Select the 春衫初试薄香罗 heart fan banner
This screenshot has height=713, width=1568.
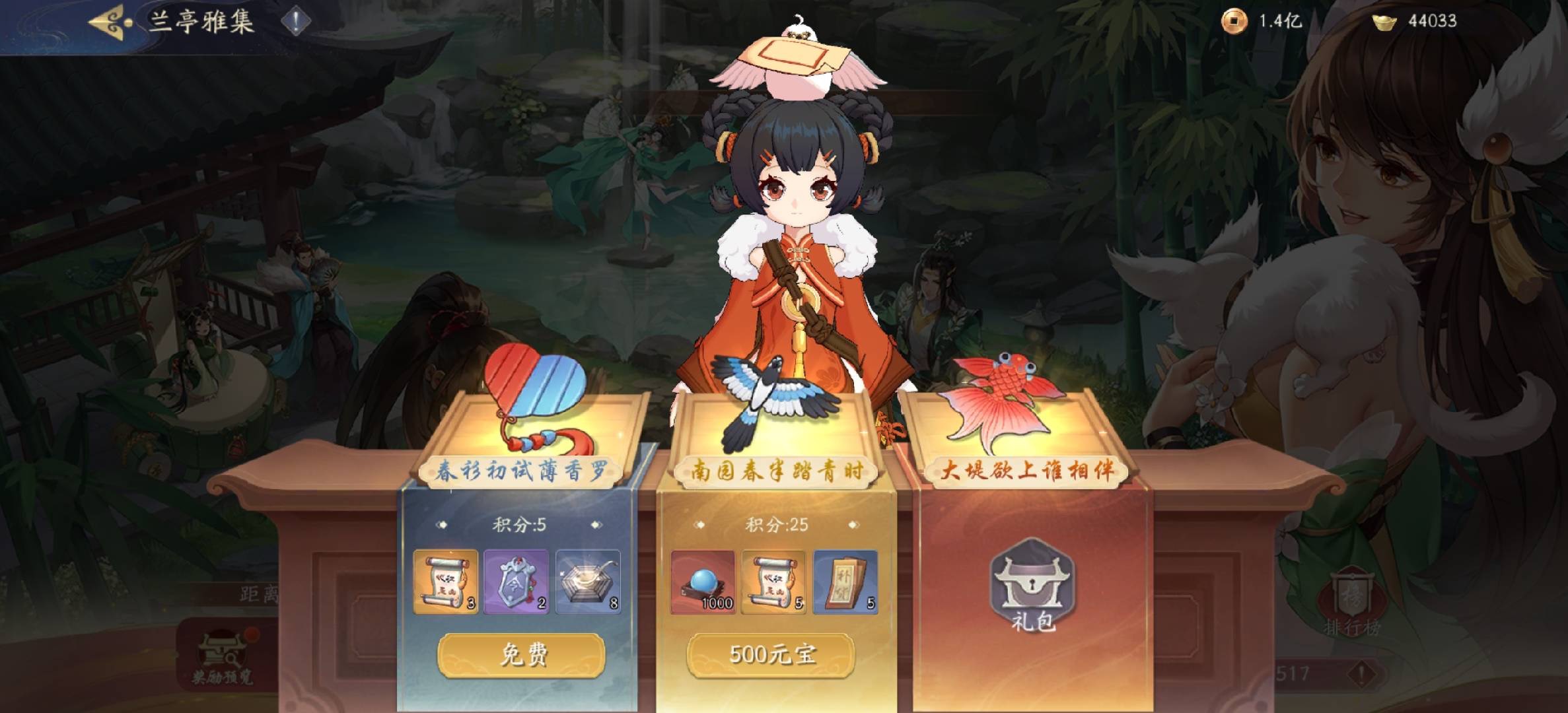coord(522,470)
